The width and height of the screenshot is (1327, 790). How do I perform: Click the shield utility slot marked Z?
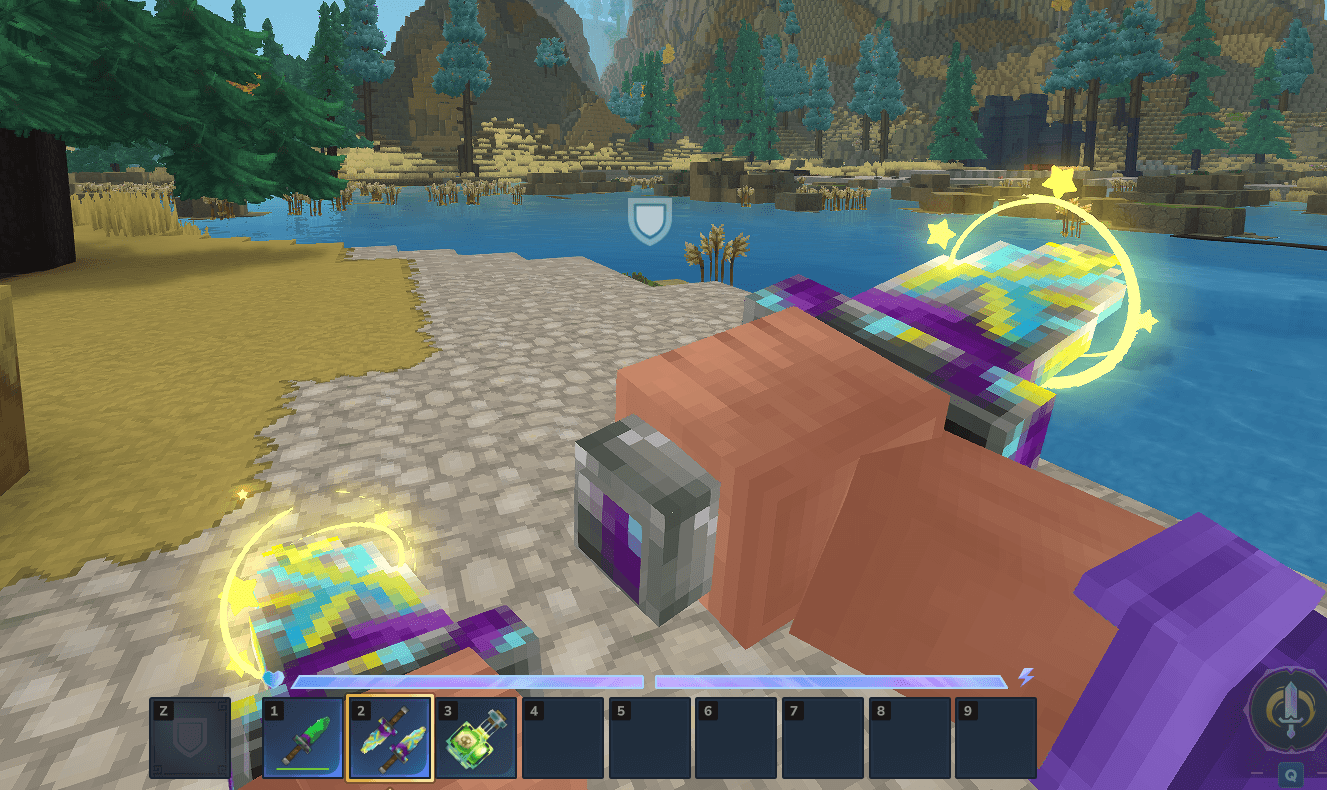(x=190, y=738)
